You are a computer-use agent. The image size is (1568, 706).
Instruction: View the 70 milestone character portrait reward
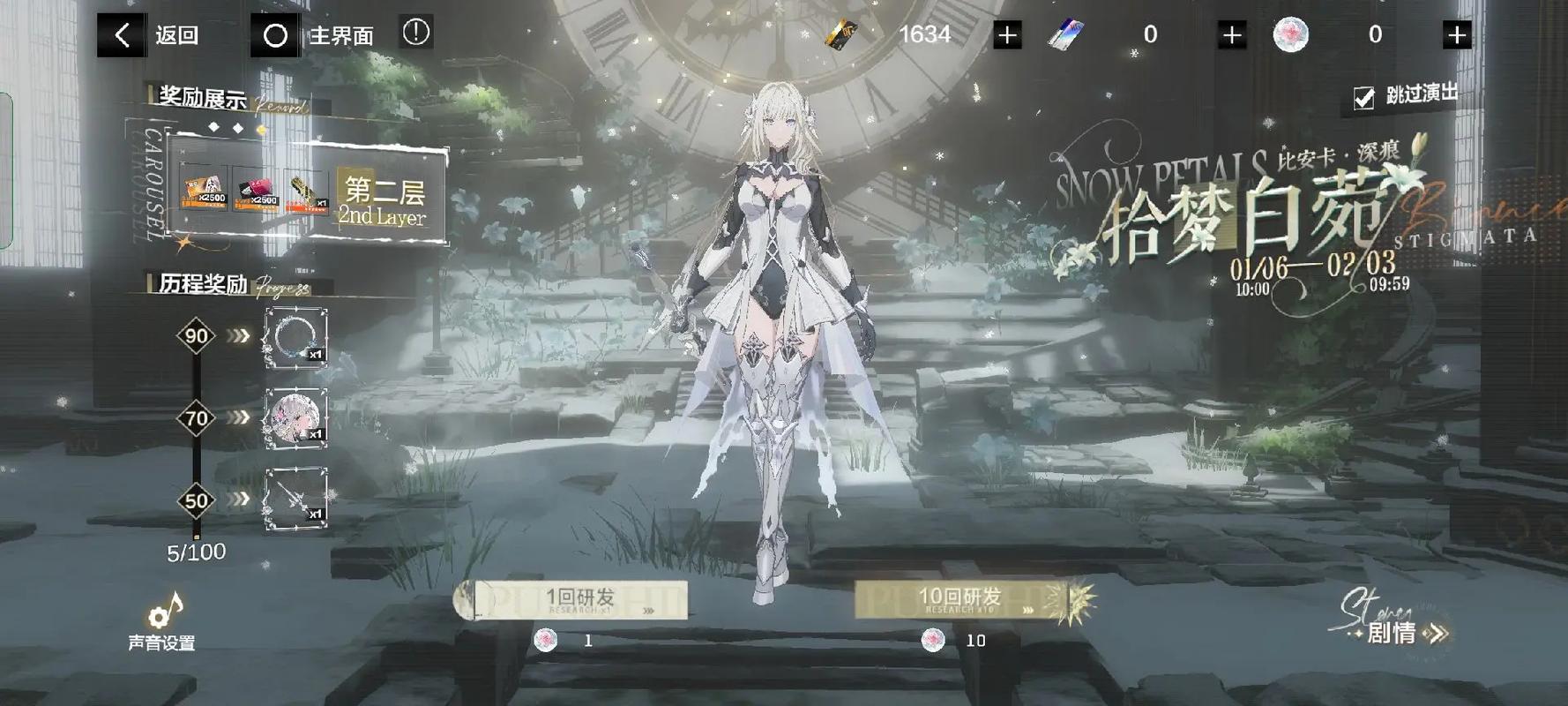coord(295,417)
